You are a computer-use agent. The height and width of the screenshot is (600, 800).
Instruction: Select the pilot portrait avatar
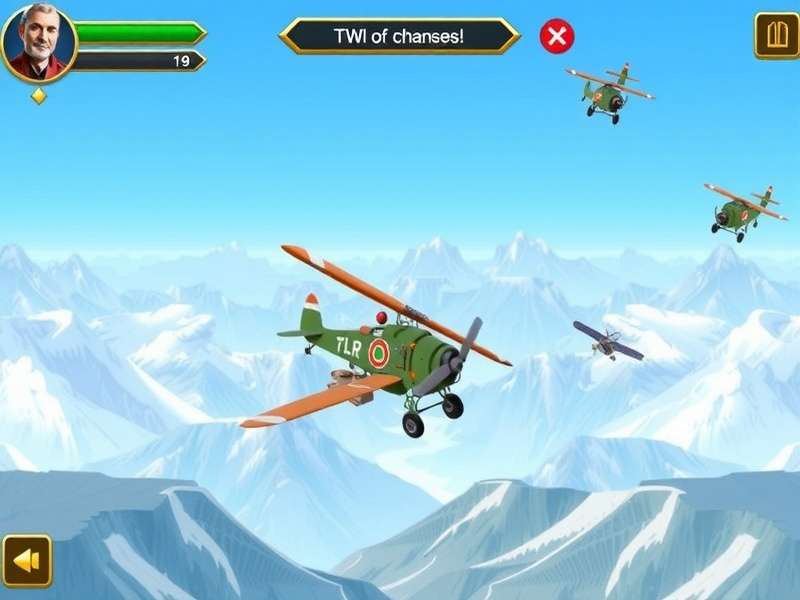pos(38,41)
